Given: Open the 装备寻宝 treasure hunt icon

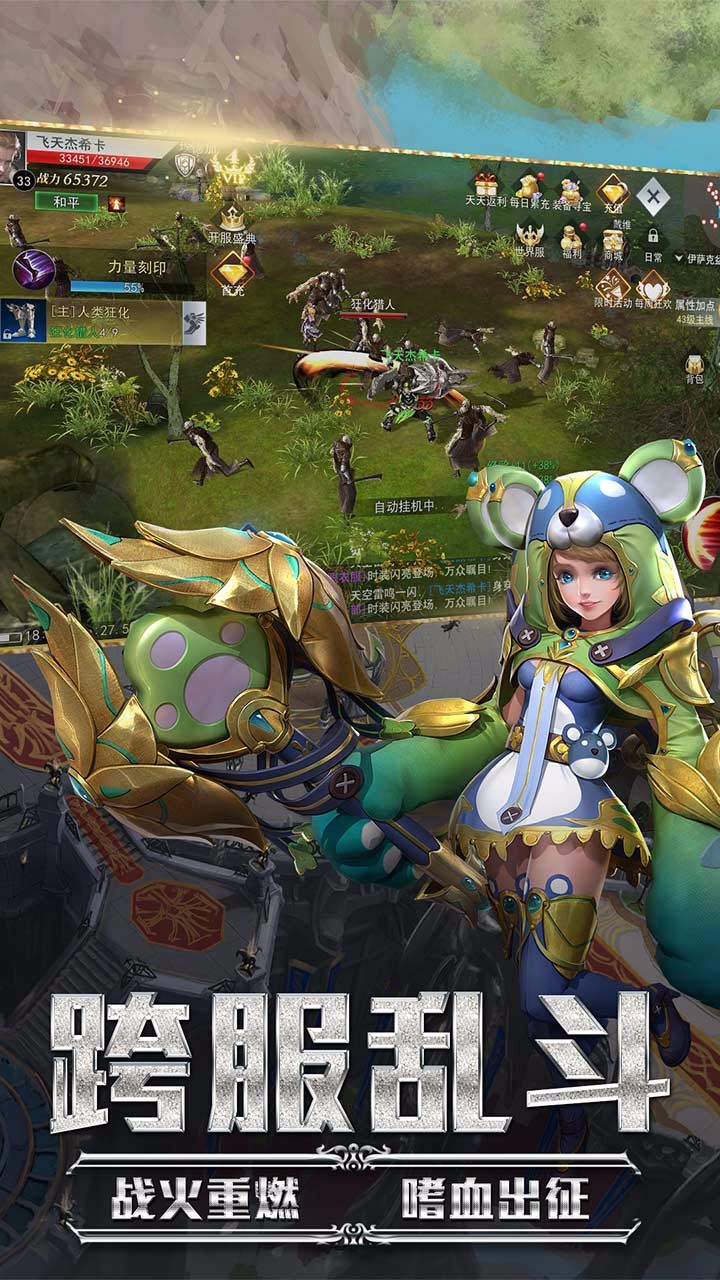Looking at the screenshot, I should [571, 190].
